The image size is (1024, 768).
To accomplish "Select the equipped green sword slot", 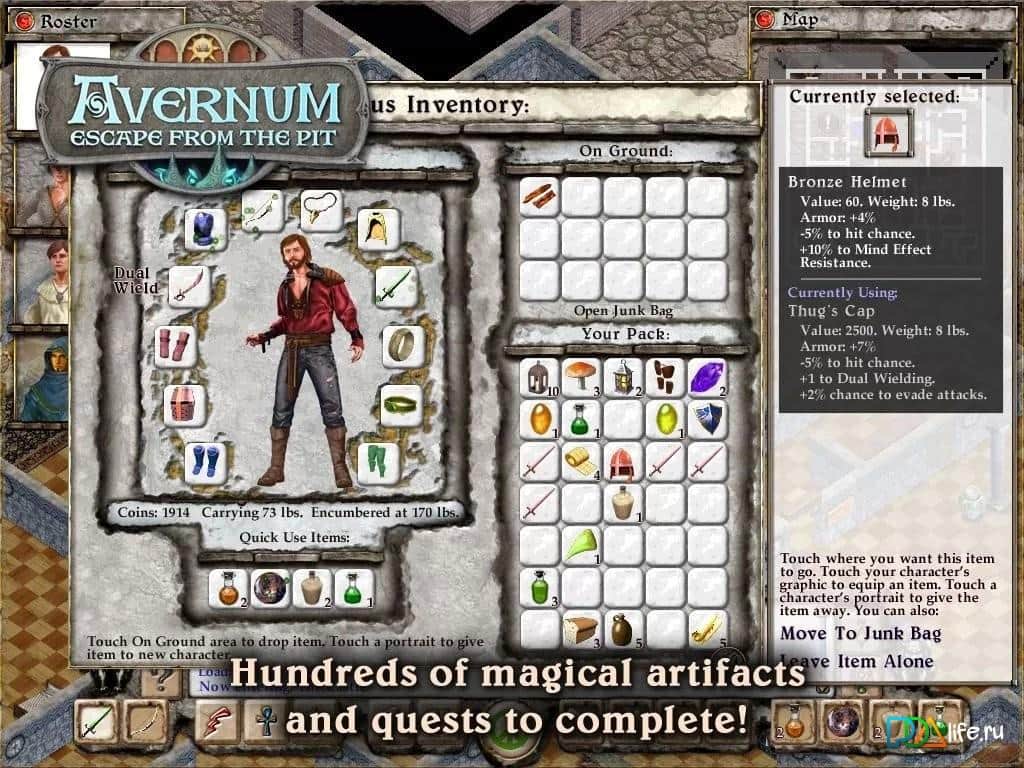I will tap(394, 287).
